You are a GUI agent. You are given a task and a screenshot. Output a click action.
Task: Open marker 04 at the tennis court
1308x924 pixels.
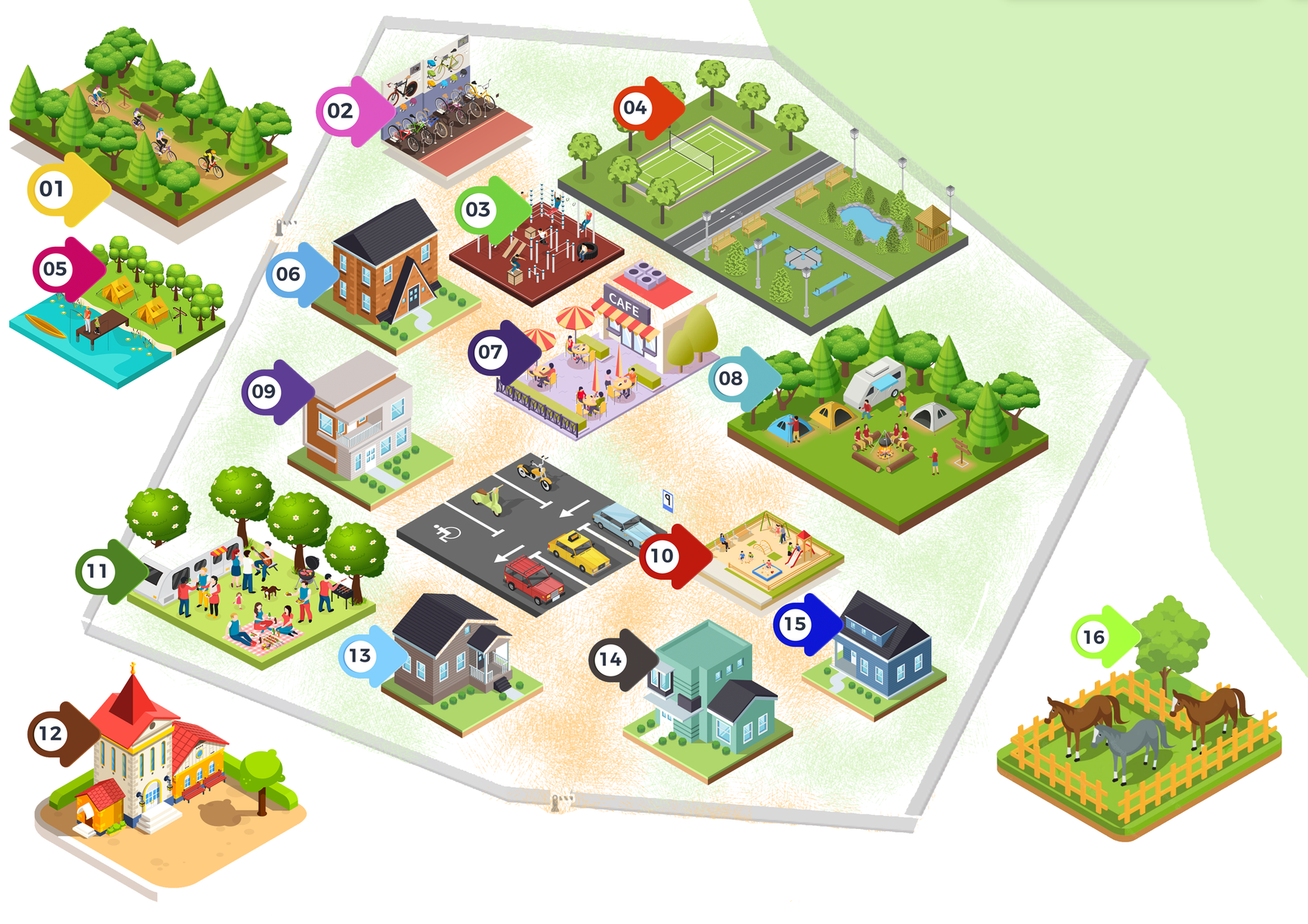pyautogui.click(x=635, y=108)
